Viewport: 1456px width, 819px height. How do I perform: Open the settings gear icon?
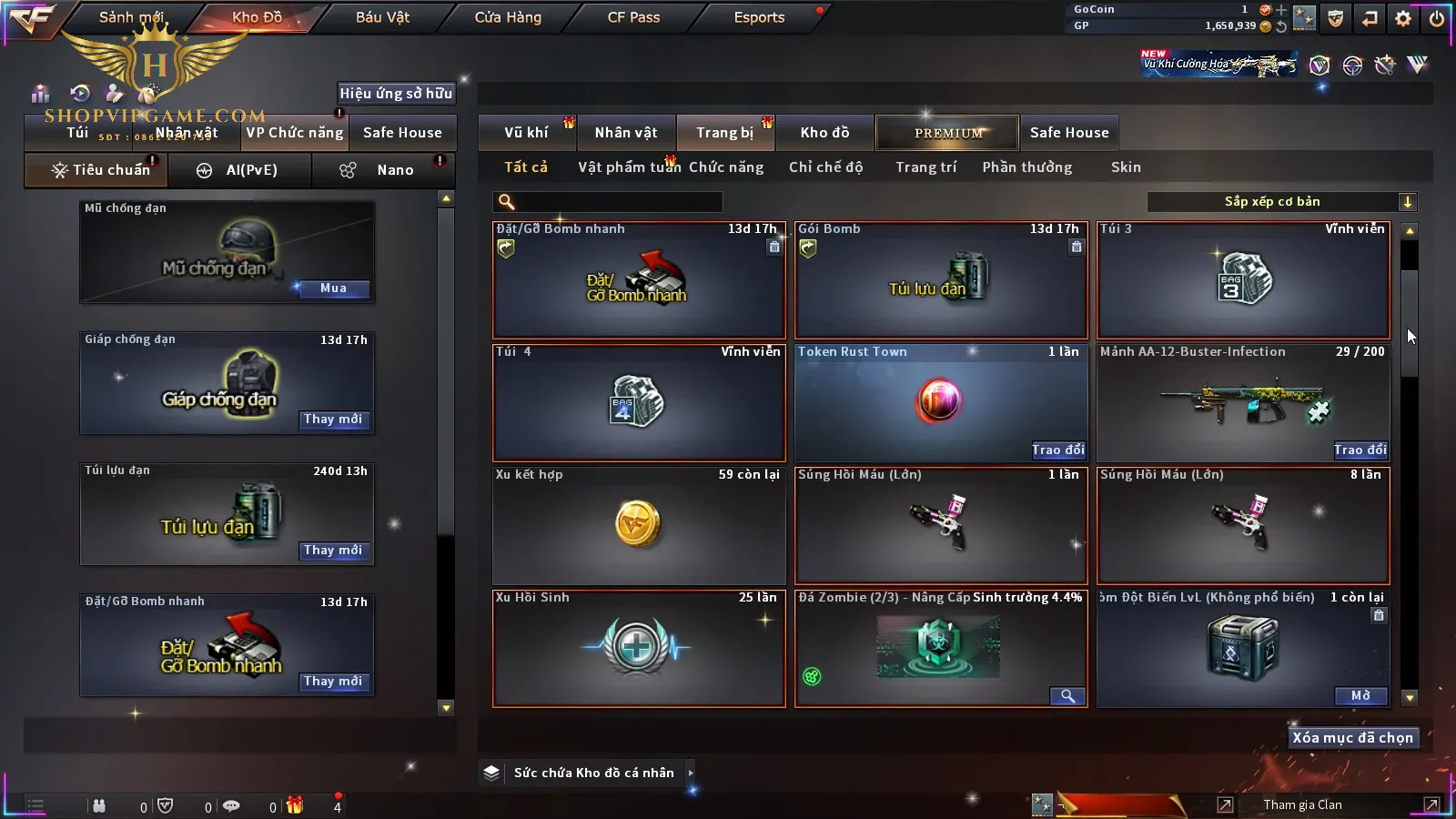1403,18
